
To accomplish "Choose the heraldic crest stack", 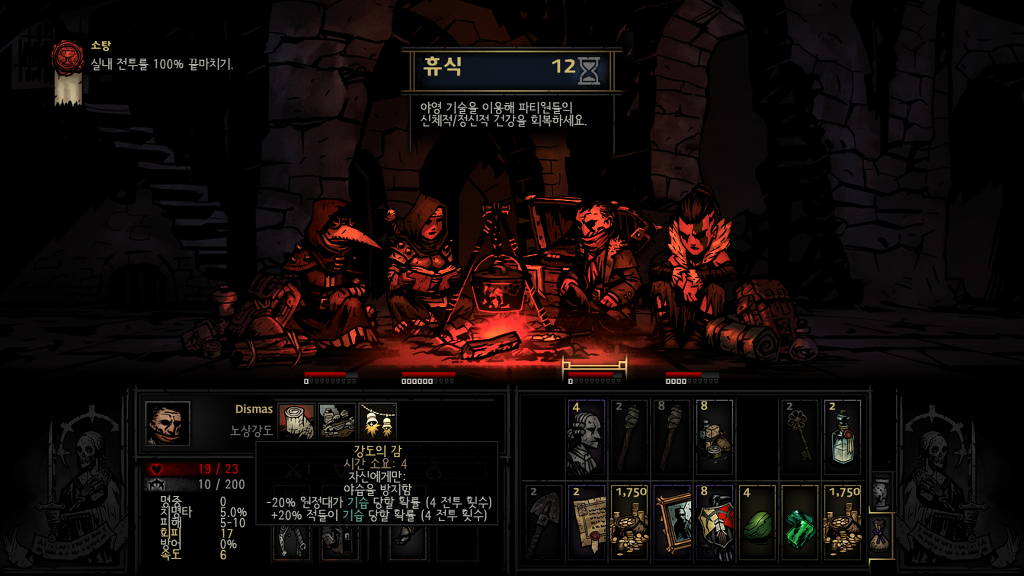I will click(x=715, y=522).
